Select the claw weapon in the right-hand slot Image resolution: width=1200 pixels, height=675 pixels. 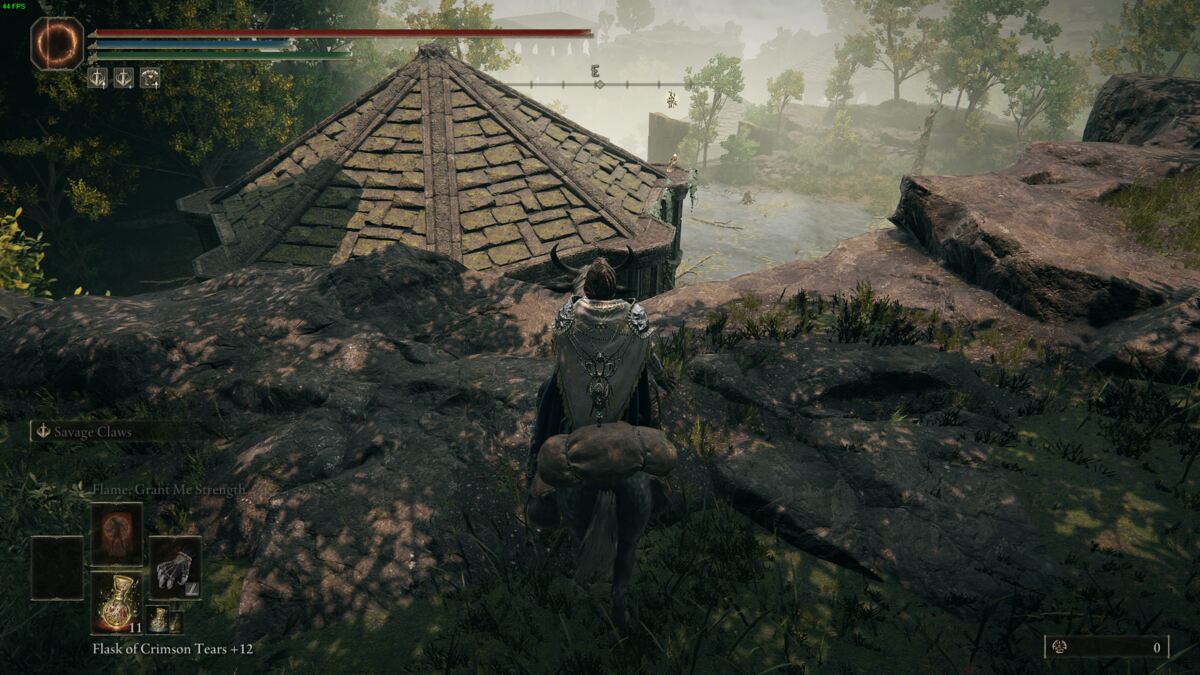[175, 567]
